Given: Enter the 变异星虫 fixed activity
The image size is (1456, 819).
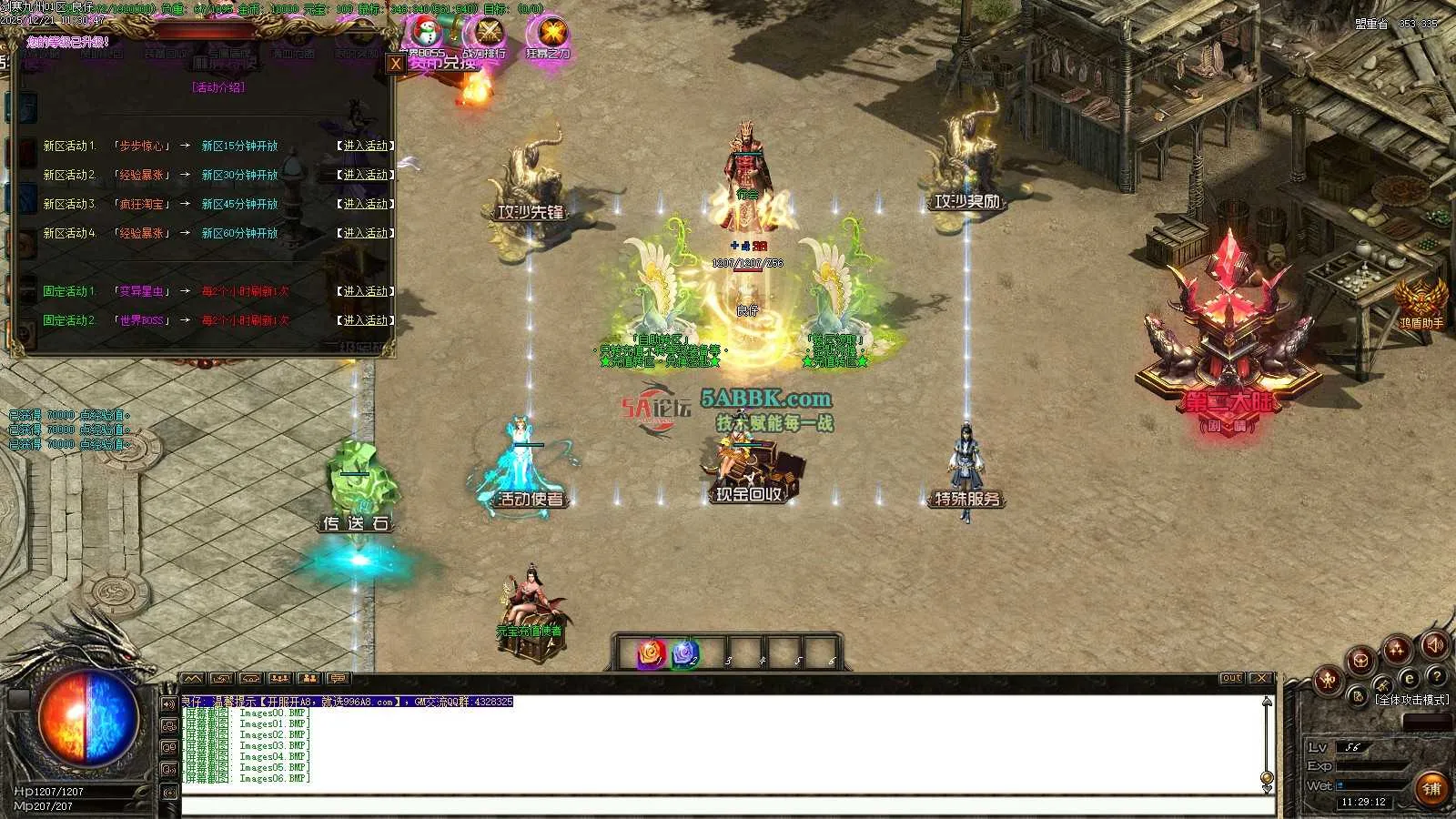Looking at the screenshot, I should (x=365, y=291).
